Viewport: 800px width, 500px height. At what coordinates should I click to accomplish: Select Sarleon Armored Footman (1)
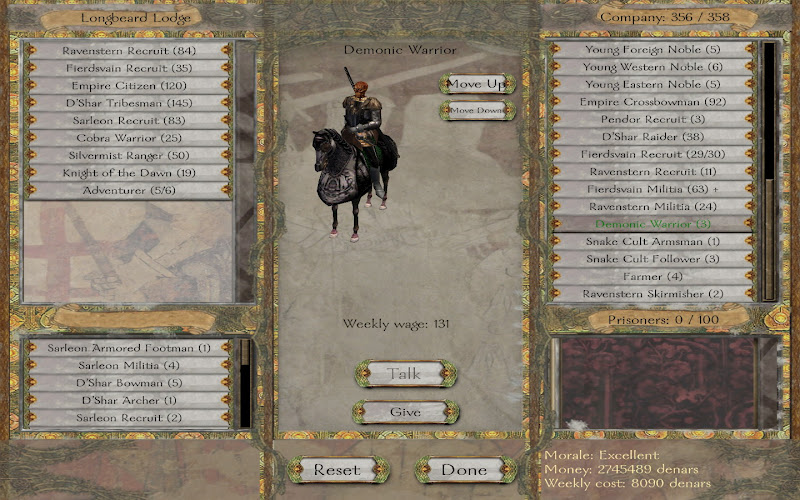[x=128, y=348]
